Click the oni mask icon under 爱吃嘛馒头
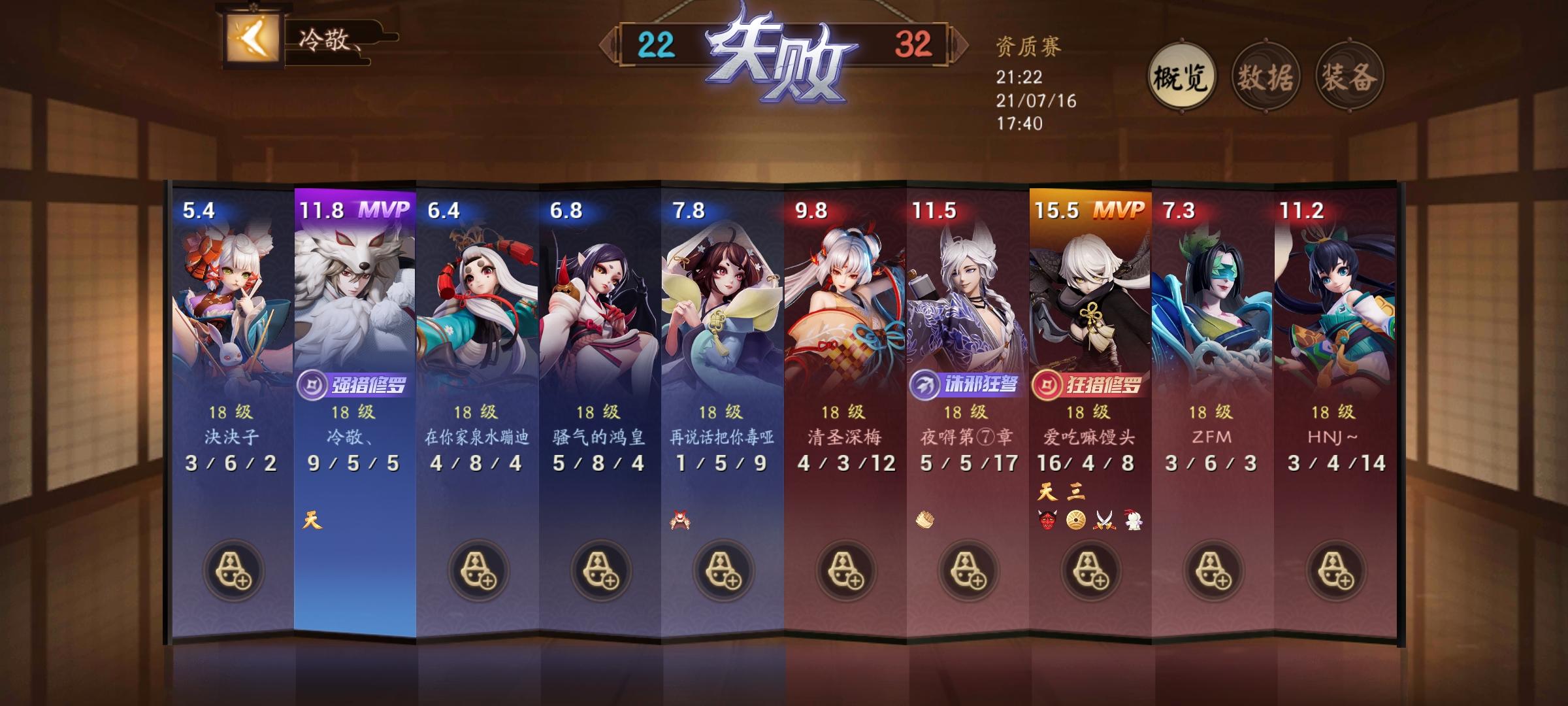This screenshot has width=1568, height=706. tap(1046, 520)
